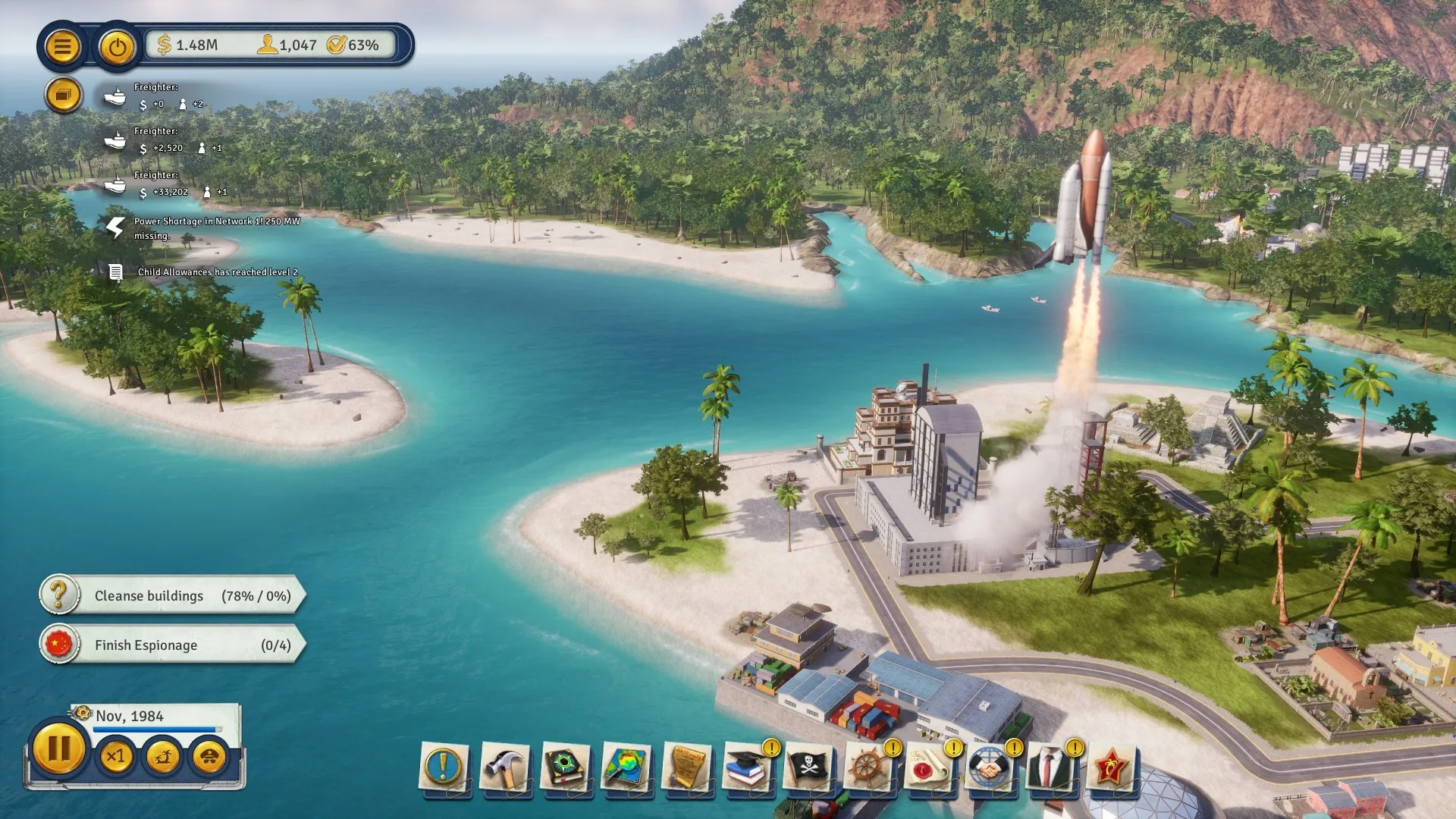Open research with the graduation cap icon
The width and height of the screenshot is (1456, 819).
point(748,767)
